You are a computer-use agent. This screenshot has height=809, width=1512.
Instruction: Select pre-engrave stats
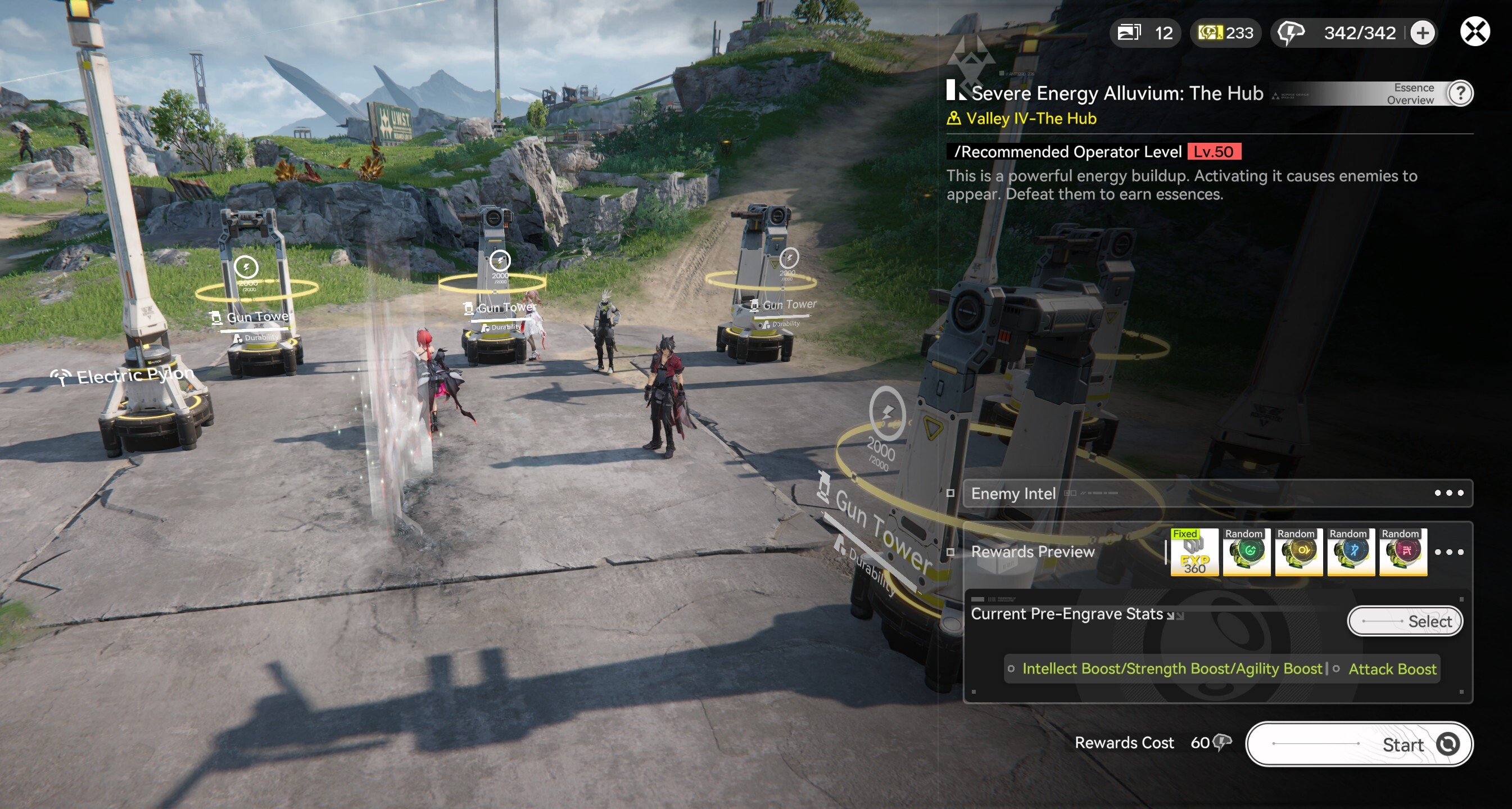[x=1405, y=621]
